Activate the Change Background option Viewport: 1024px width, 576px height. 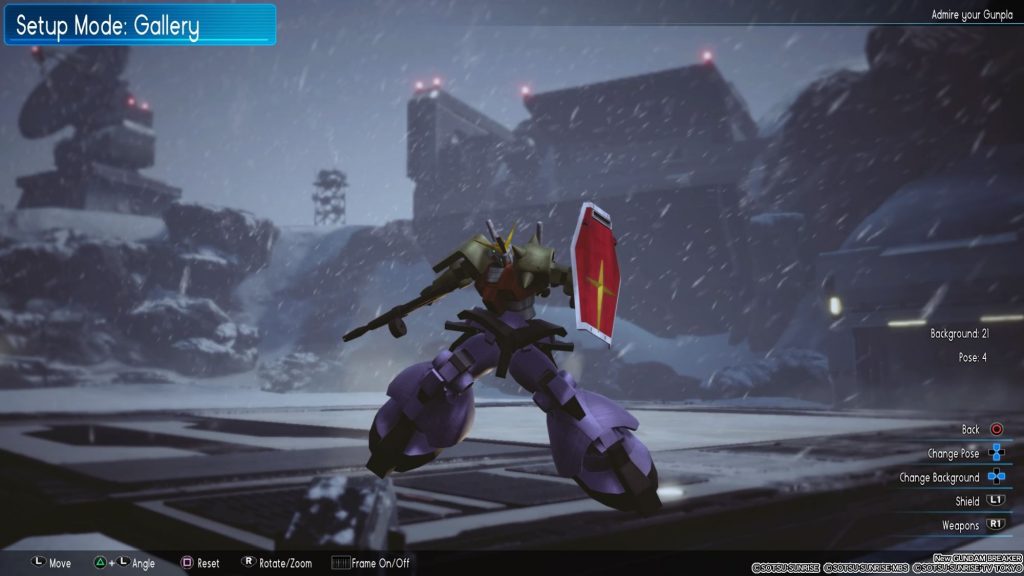pos(939,478)
